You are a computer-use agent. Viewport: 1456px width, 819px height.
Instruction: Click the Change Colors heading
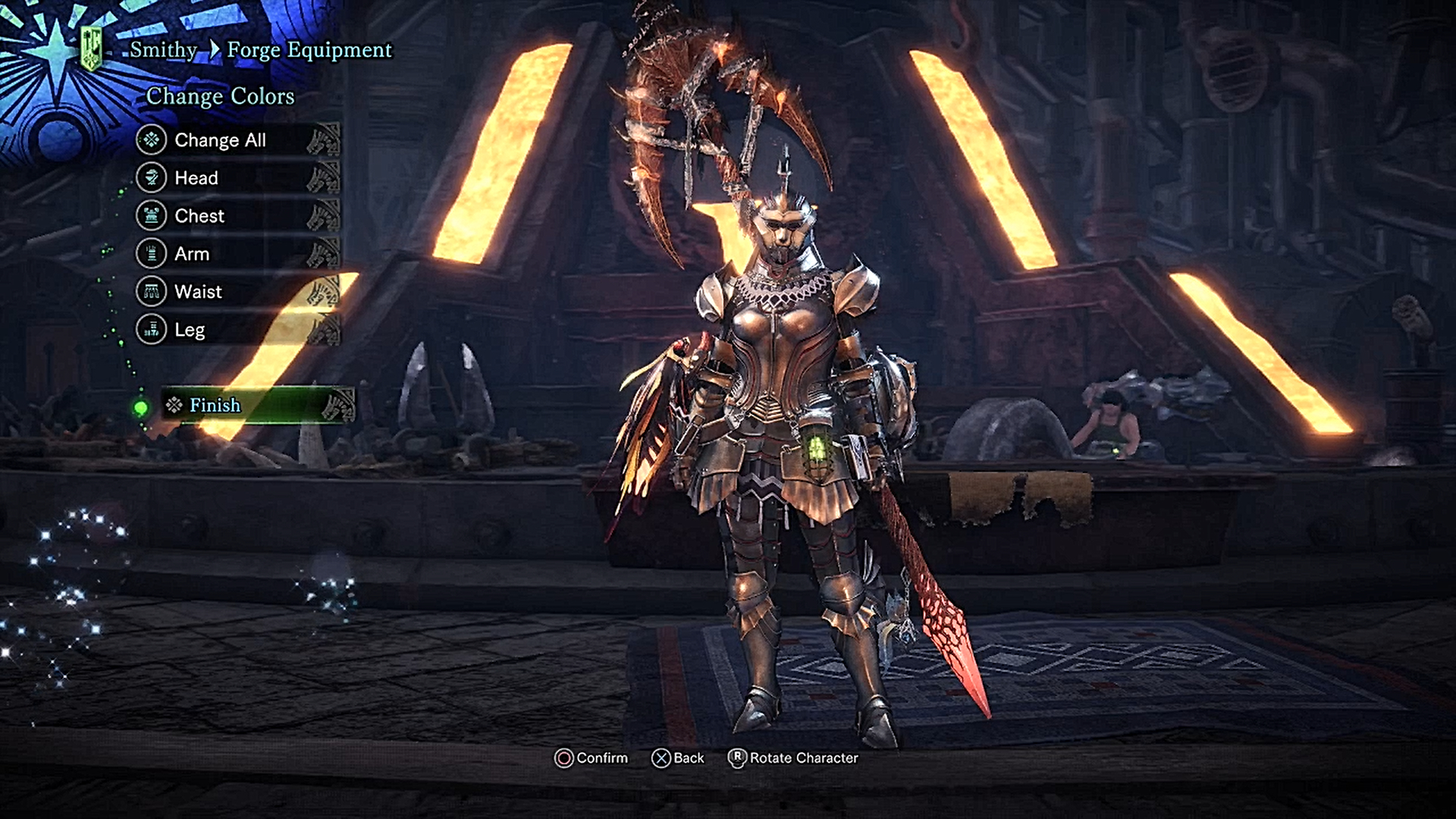coord(221,96)
